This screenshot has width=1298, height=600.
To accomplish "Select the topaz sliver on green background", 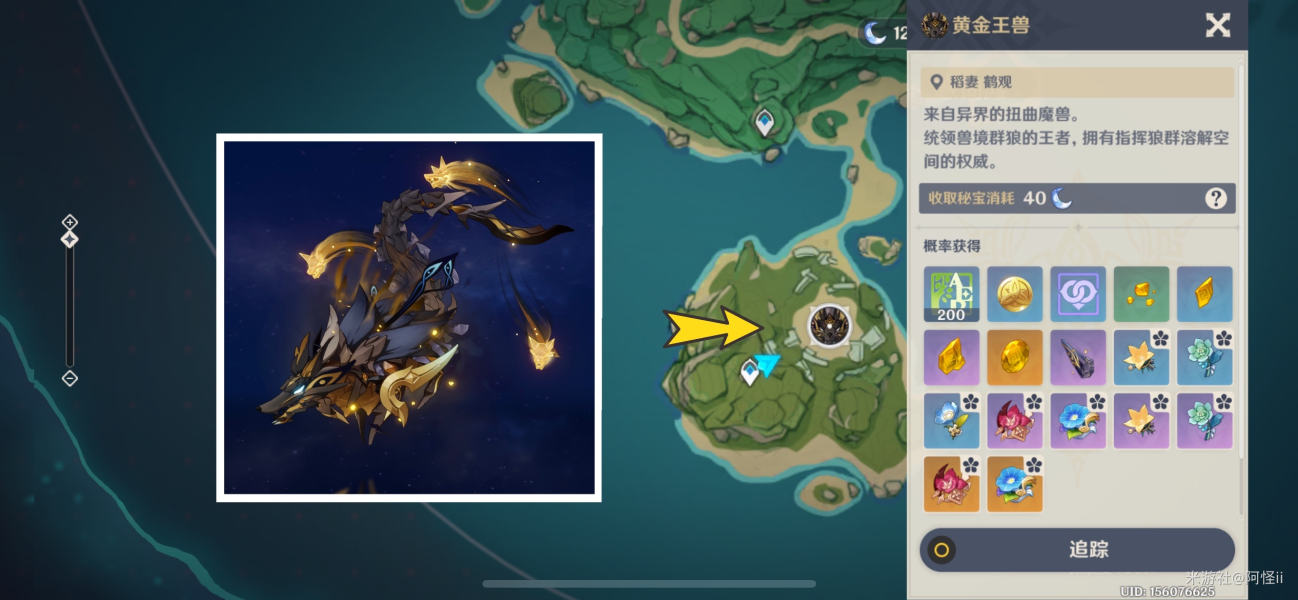I will [x=1141, y=294].
